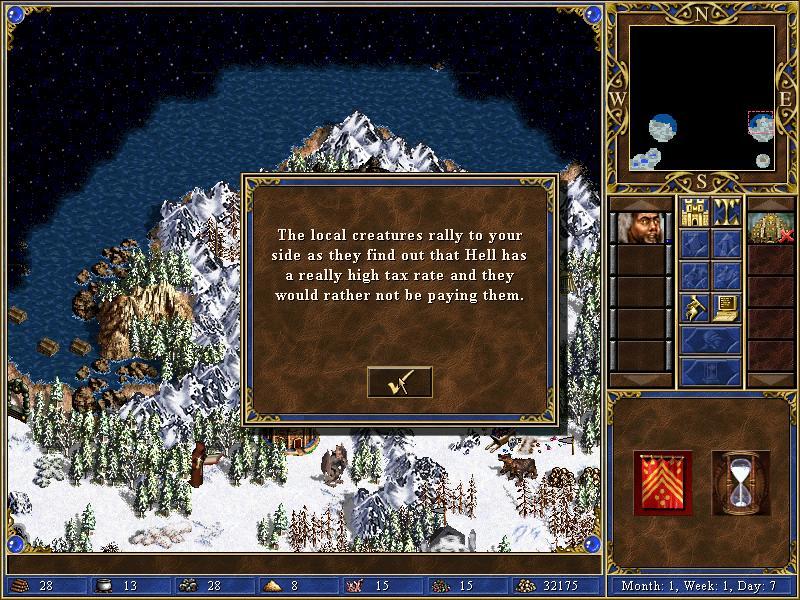800x600 pixels.
Task: Confirm the message with the checkmark button
Action: pos(399,382)
